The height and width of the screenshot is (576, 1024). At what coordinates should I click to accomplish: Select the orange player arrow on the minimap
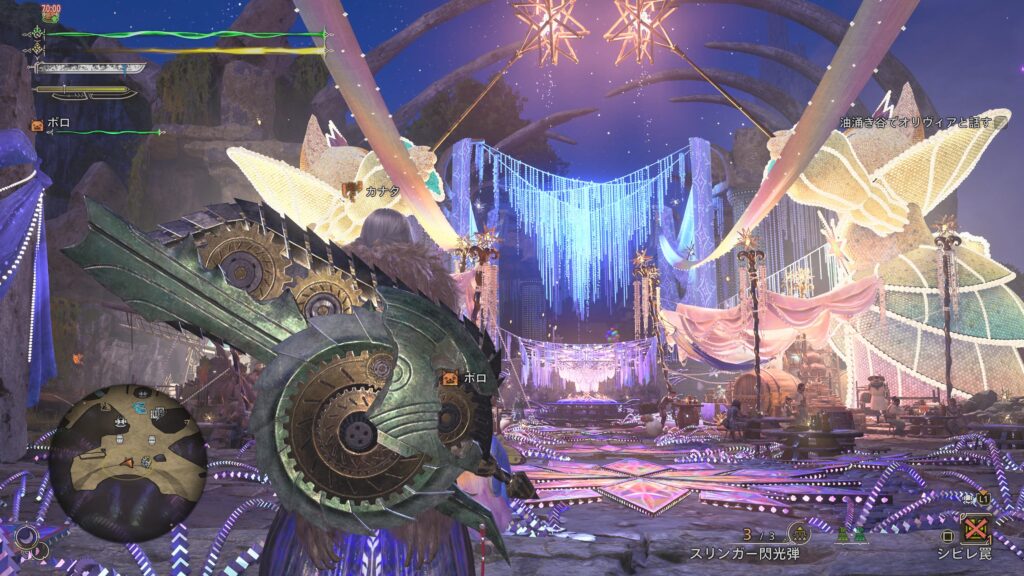click(x=126, y=461)
